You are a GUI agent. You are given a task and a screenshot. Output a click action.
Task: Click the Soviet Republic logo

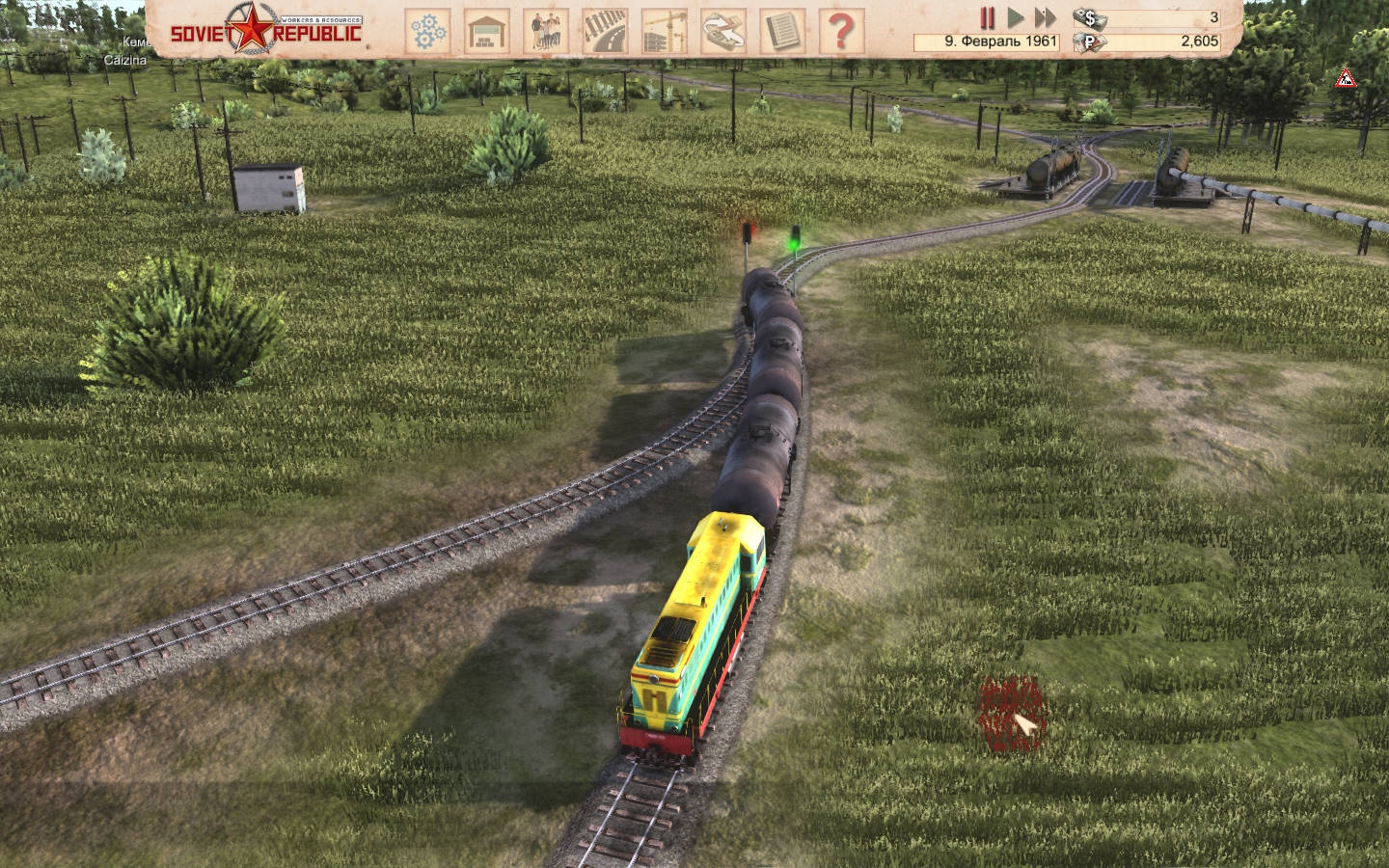point(266,29)
